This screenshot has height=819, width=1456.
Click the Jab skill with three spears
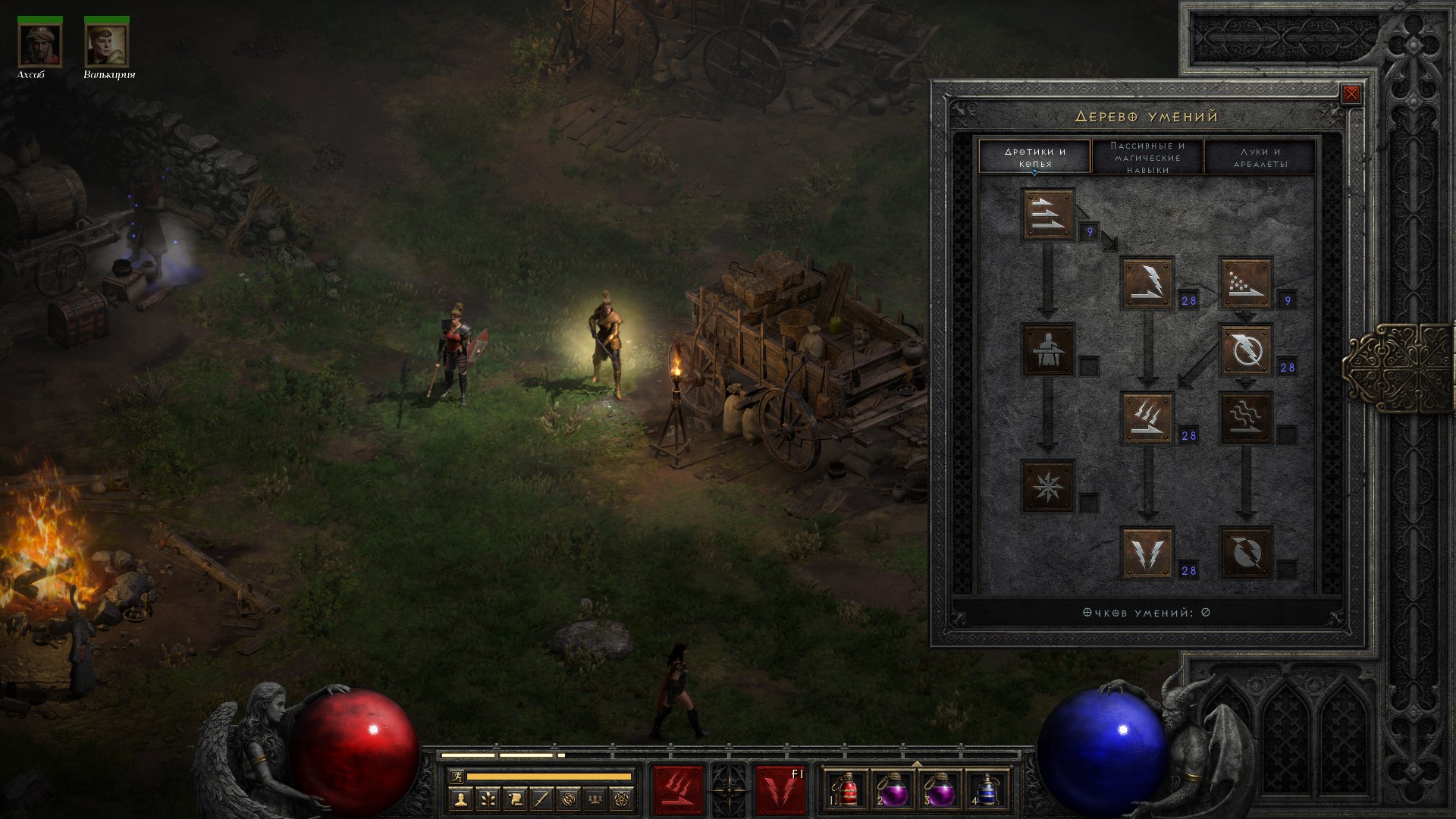1048,215
